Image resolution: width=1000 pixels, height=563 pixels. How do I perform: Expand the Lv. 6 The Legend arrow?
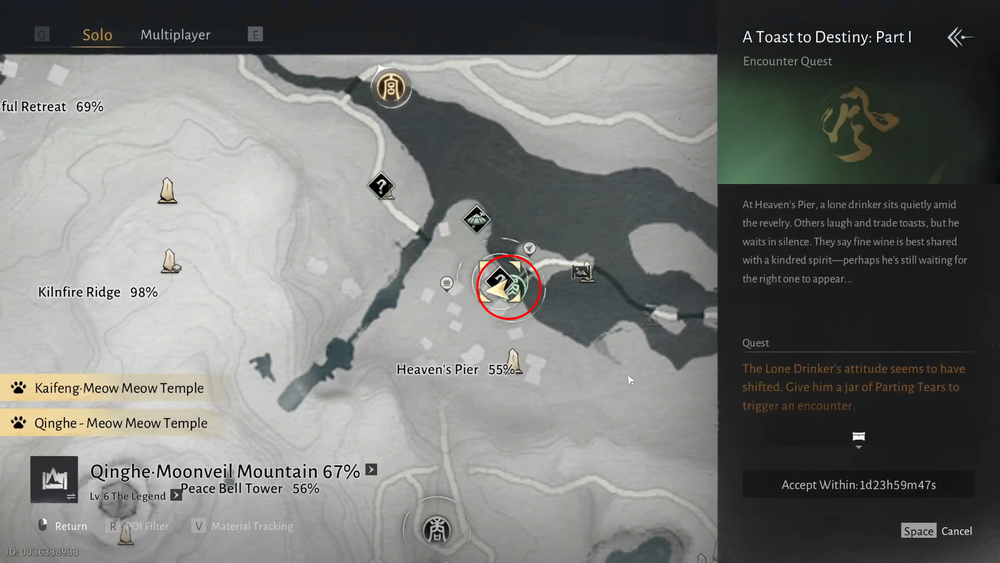[x=176, y=495]
